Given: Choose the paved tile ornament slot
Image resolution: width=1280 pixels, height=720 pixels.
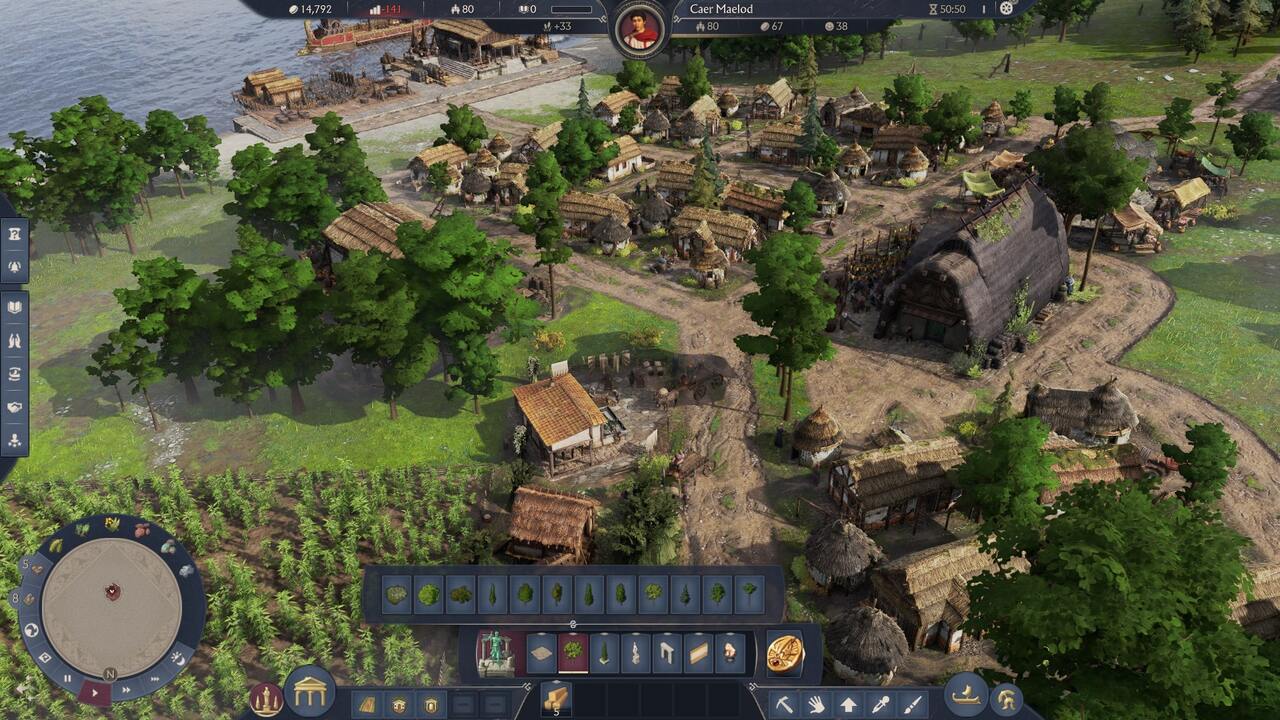Looking at the screenshot, I should pos(541,654).
